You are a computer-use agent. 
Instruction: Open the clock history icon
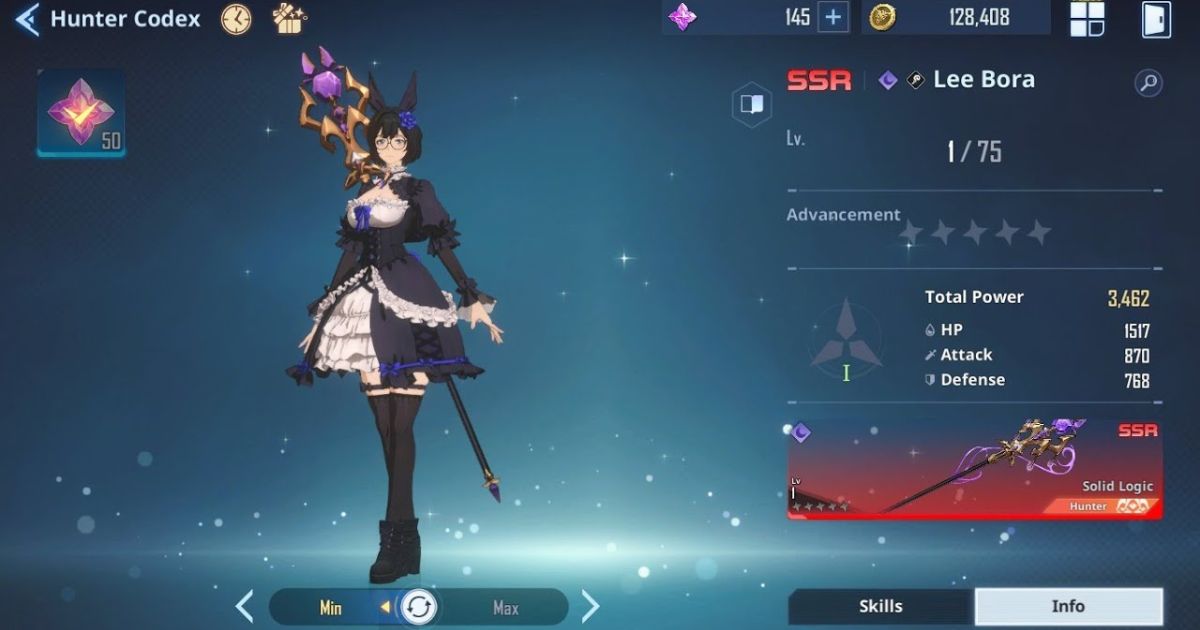coord(237,19)
